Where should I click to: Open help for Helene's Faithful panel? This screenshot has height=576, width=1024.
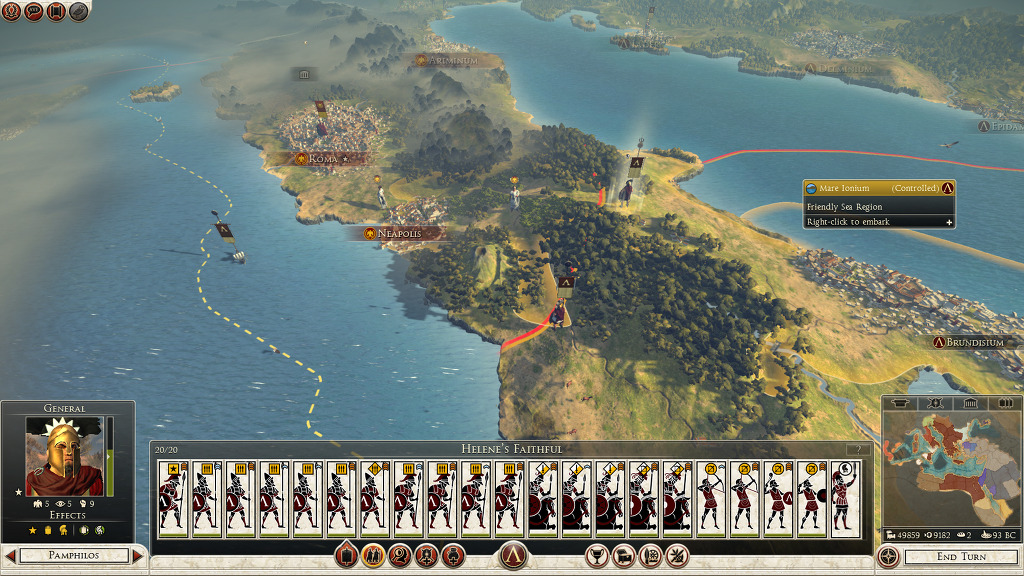click(x=857, y=449)
